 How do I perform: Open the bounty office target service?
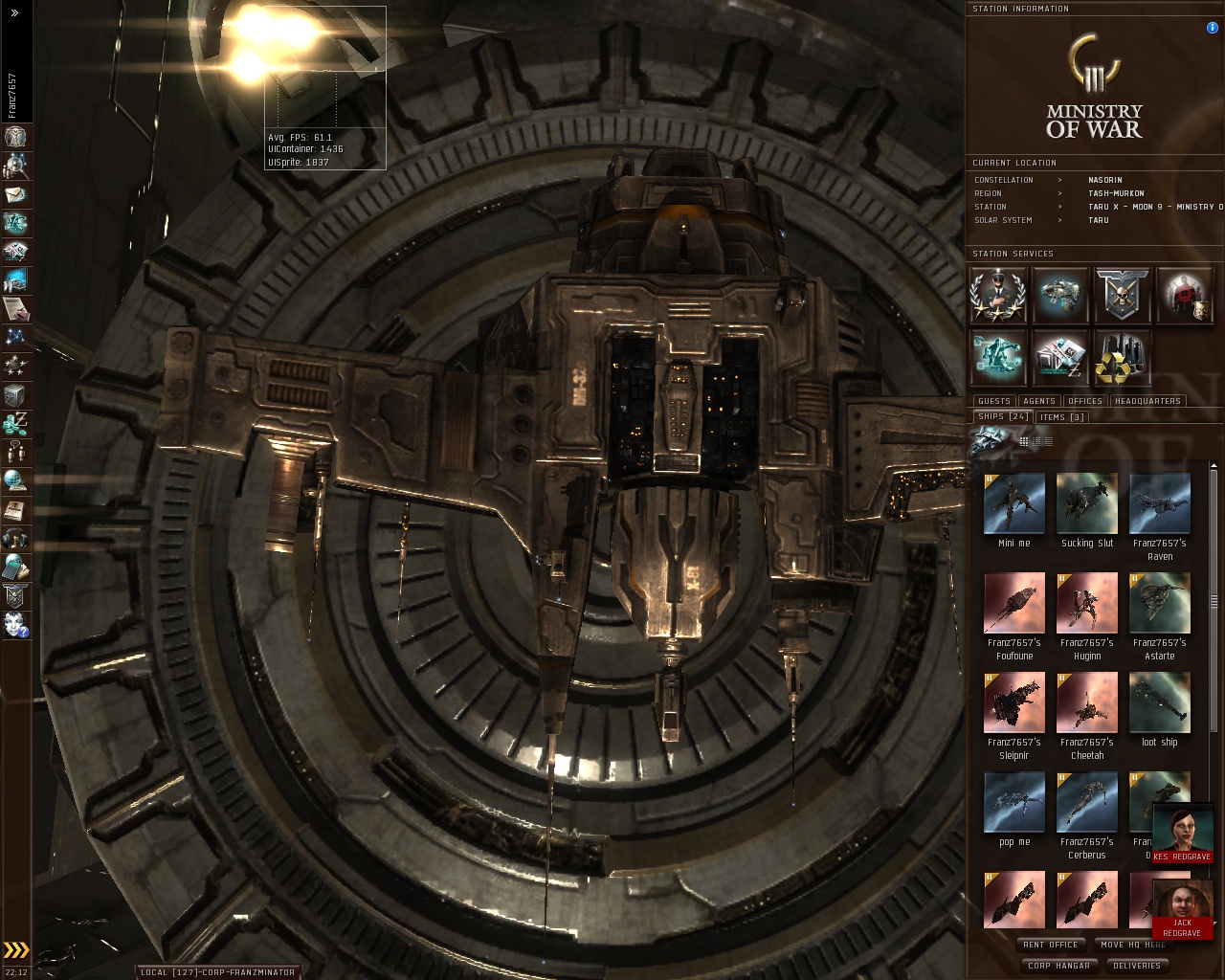click(x=1185, y=295)
